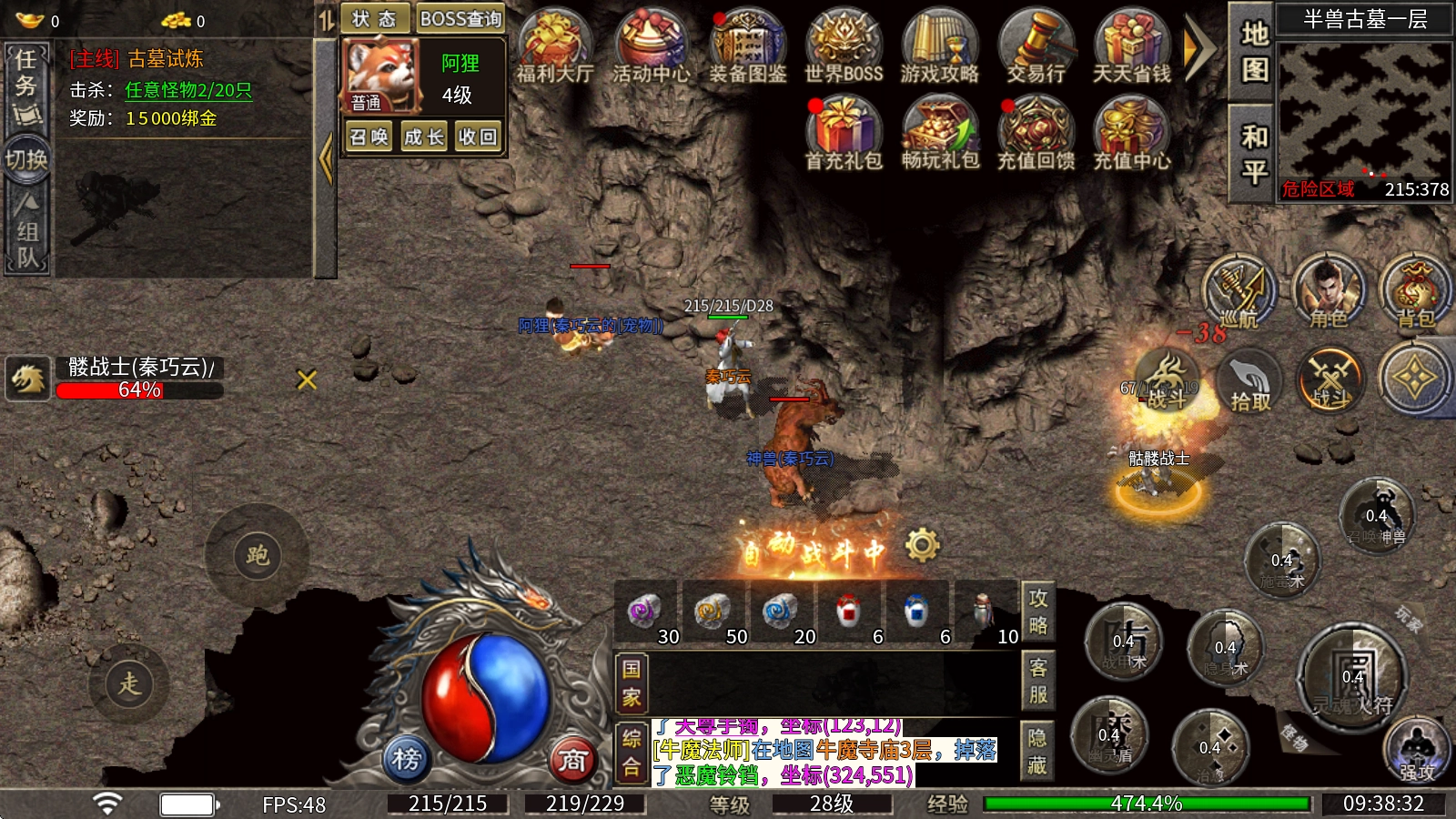Viewport: 1456px width, 819px height.
Task: Select the BOSS查询 tab
Action: 460,19
